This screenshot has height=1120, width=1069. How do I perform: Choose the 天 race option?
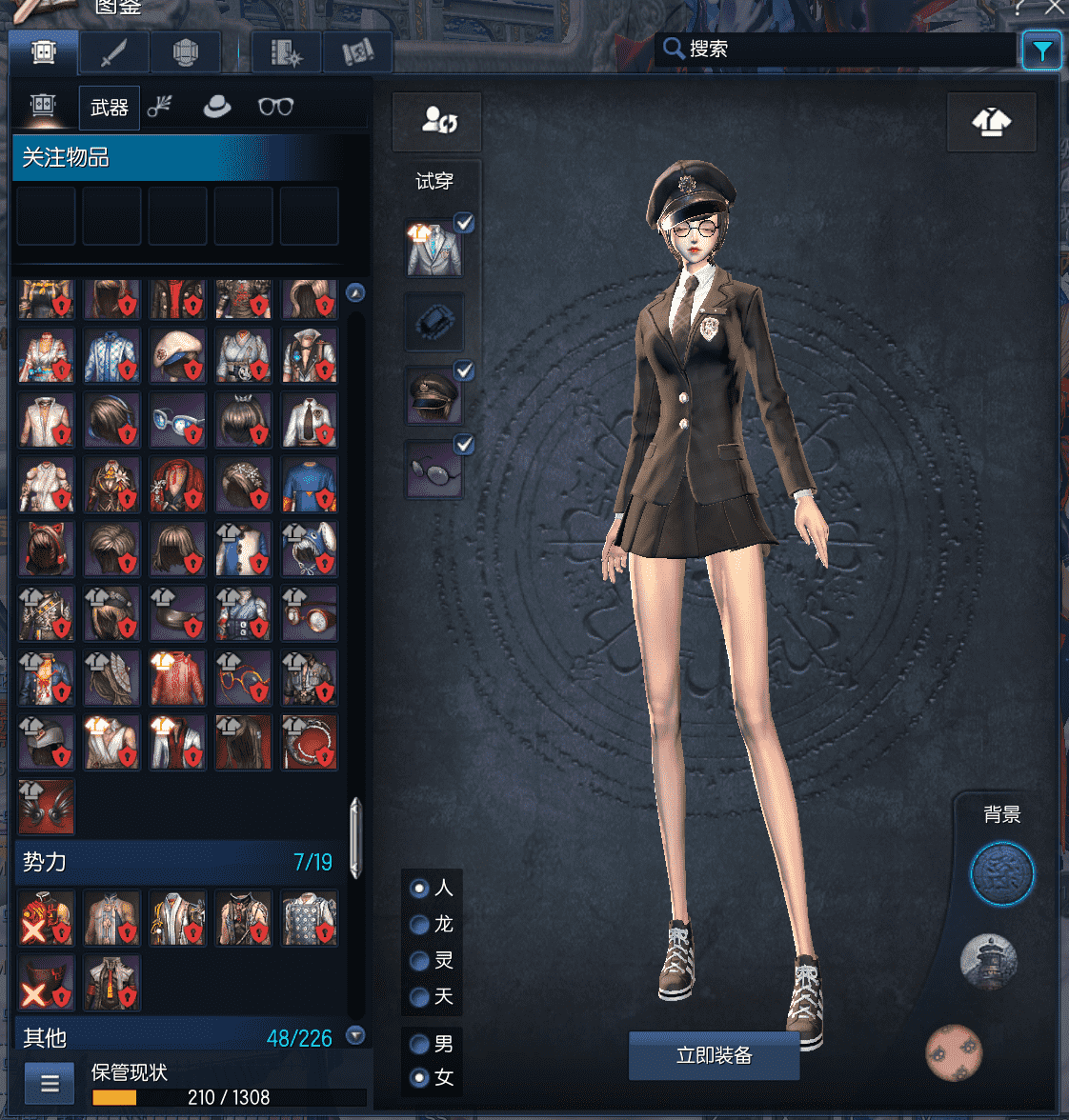click(419, 997)
